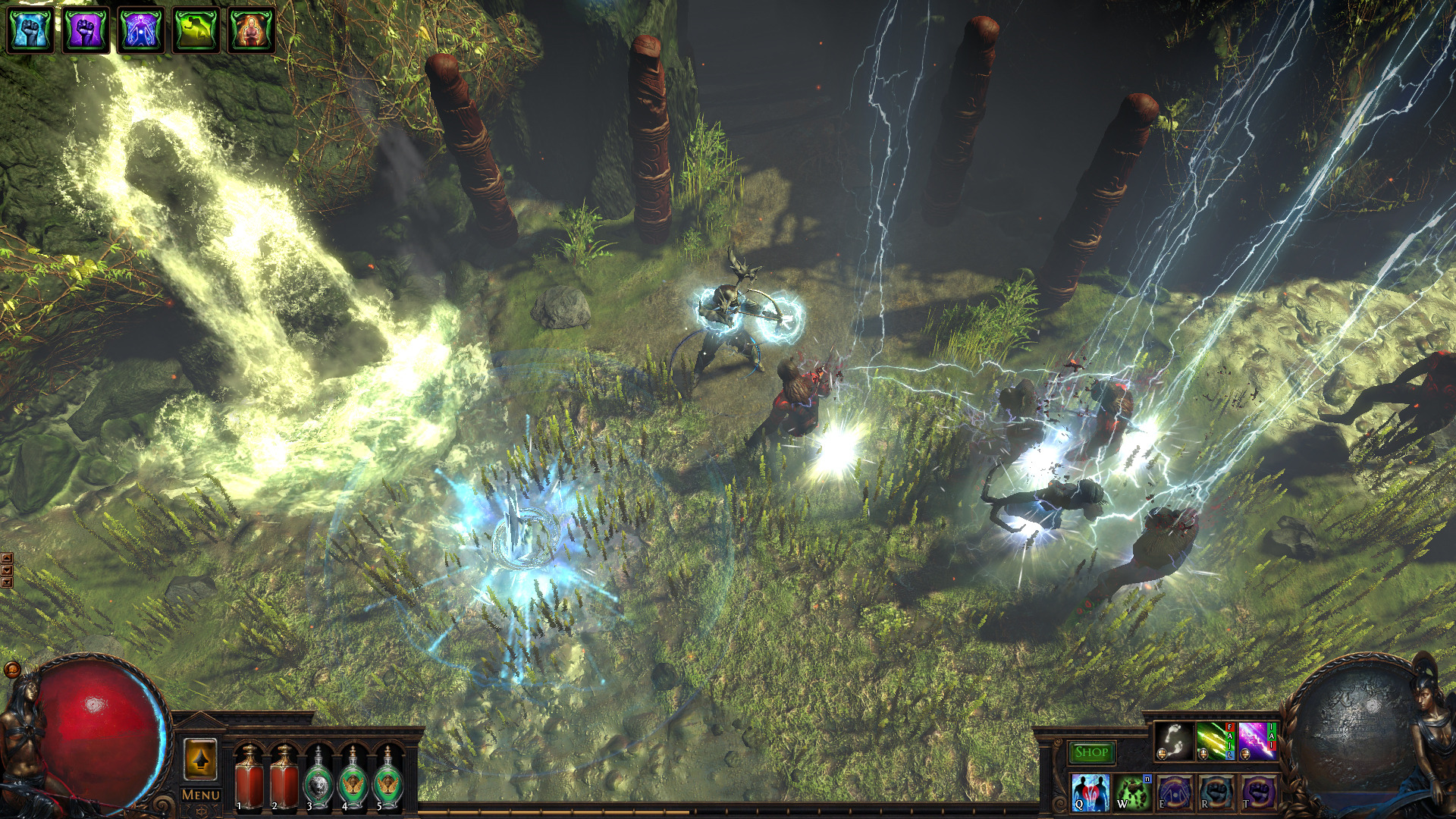Viewport: 1456px width, 819px height.
Task: Click the orange glowing man buff icon
Action: pyautogui.click(x=251, y=30)
